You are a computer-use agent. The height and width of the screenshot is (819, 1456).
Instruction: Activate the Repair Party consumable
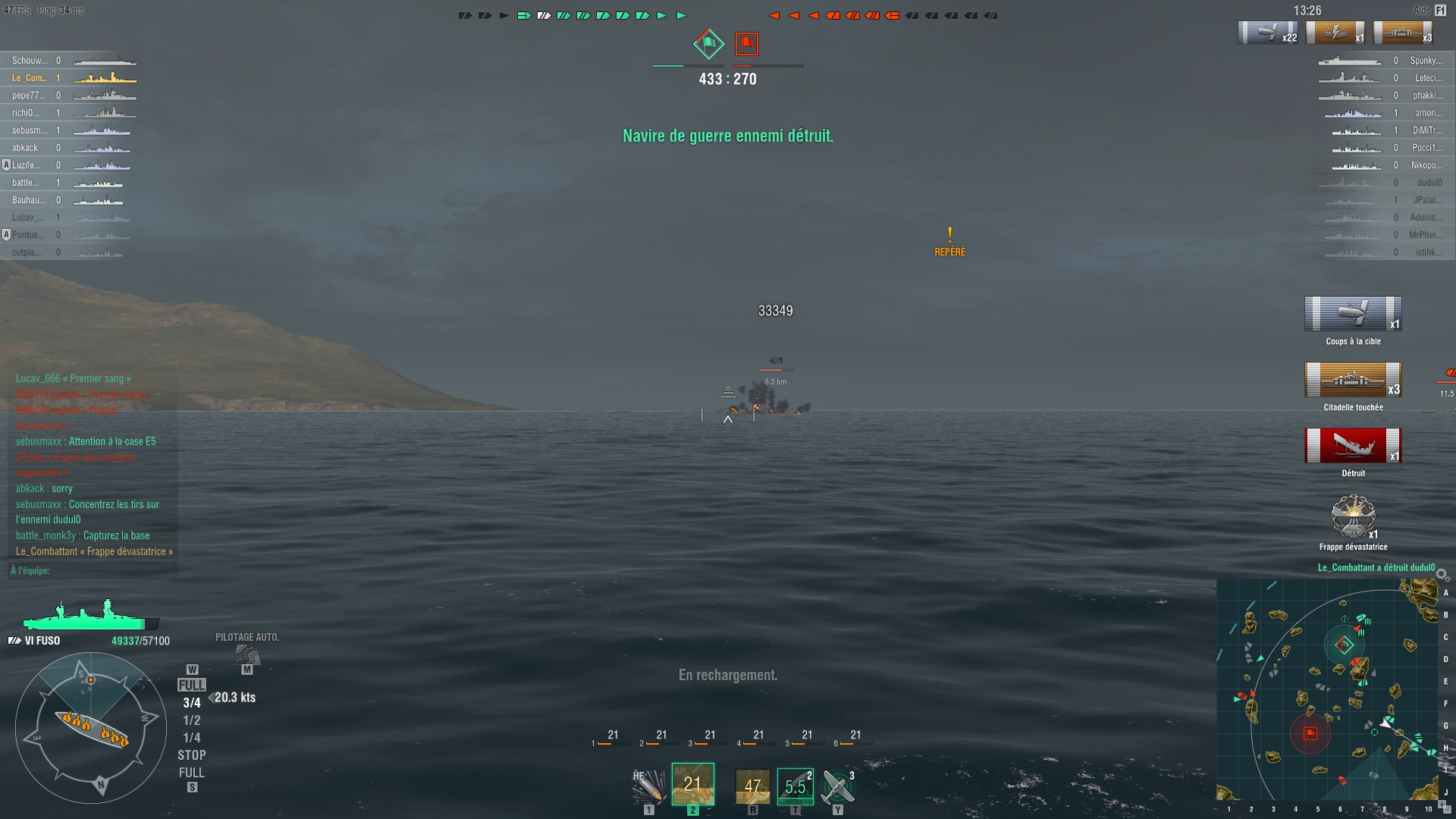tap(795, 786)
